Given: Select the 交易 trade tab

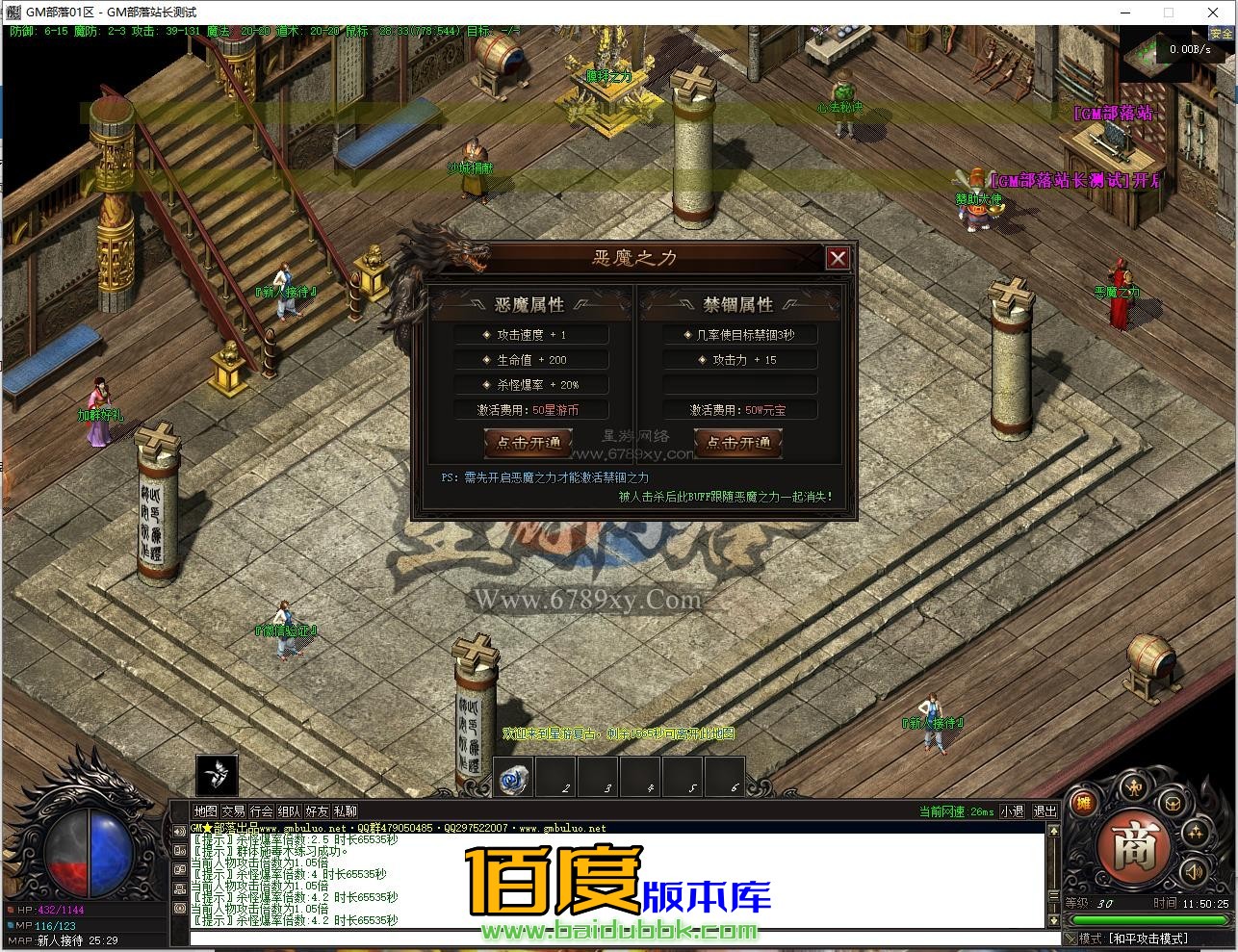Looking at the screenshot, I should pyautogui.click(x=234, y=810).
